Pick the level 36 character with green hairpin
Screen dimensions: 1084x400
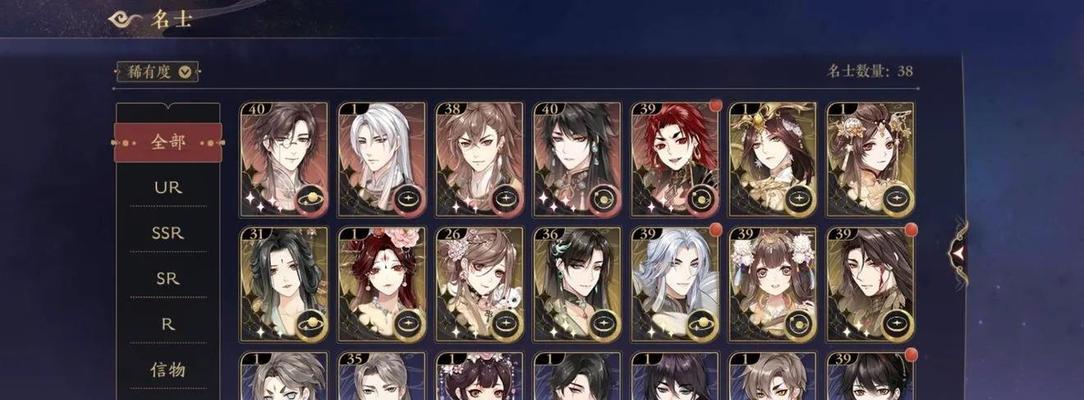pyautogui.click(x=577, y=284)
